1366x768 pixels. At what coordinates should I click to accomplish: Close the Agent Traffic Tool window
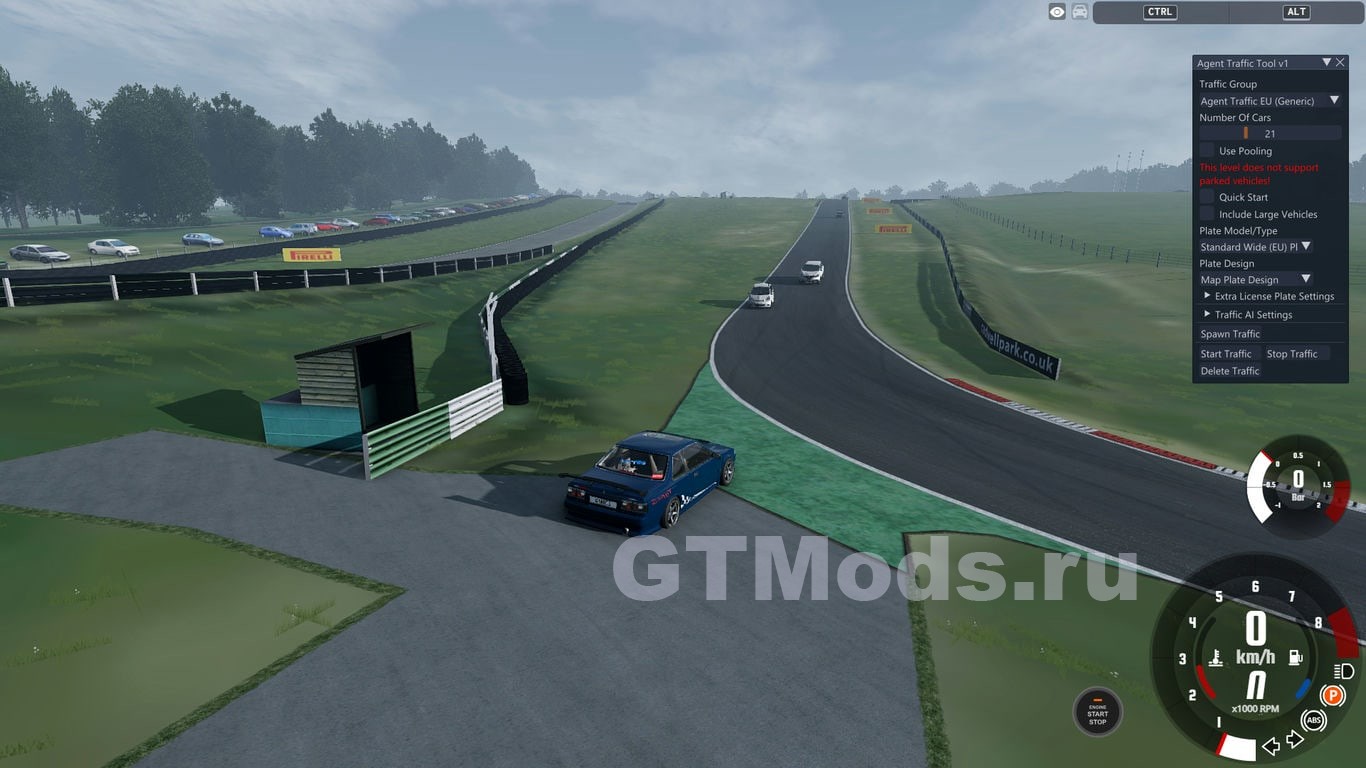click(1340, 62)
